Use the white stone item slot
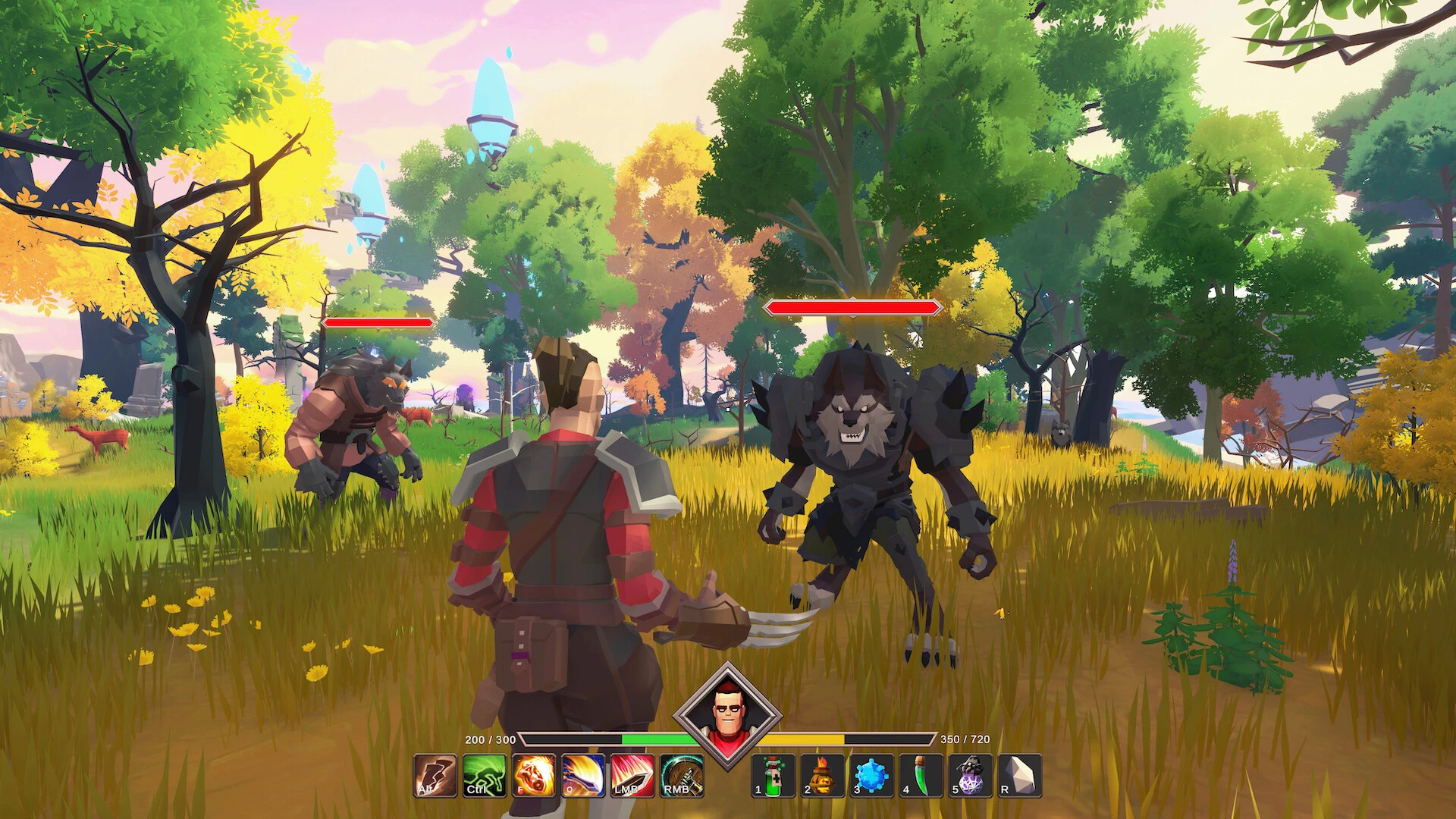This screenshot has width=1456, height=819. point(1019,776)
